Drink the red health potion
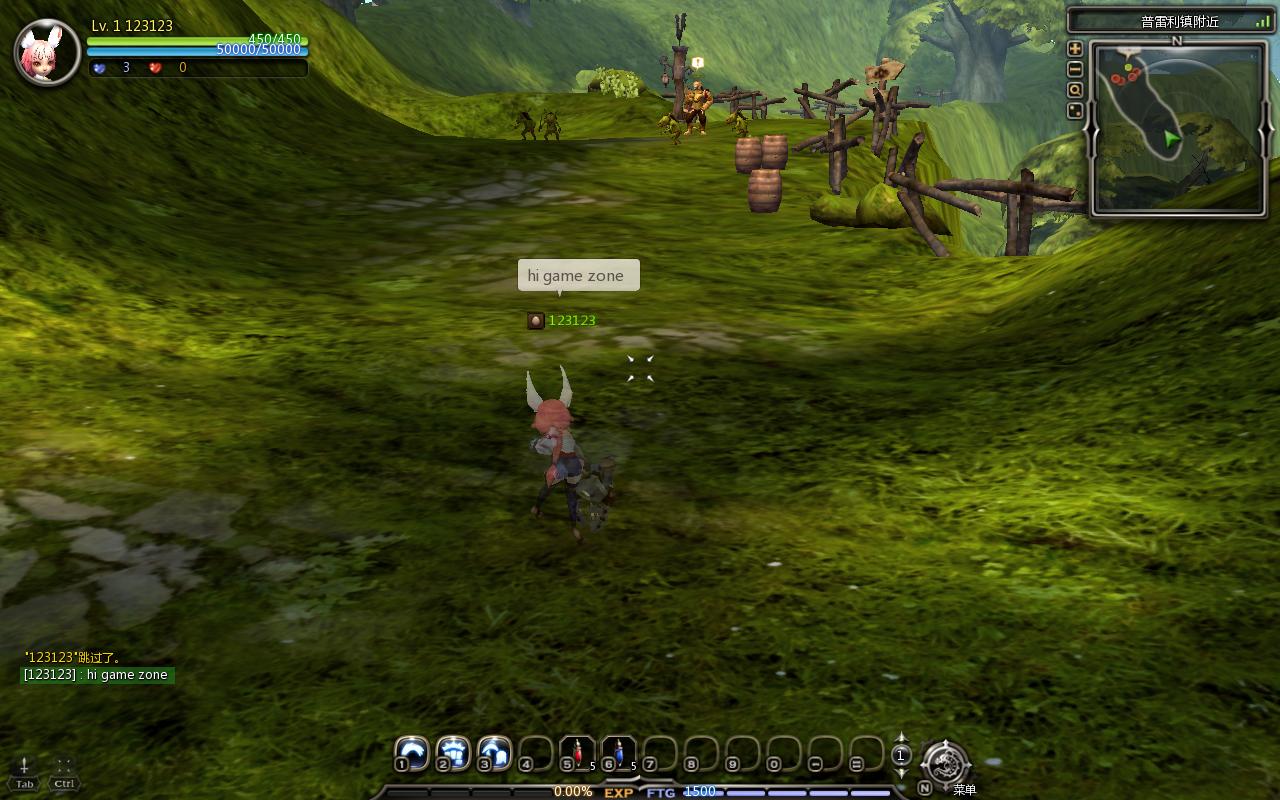 pos(577,752)
